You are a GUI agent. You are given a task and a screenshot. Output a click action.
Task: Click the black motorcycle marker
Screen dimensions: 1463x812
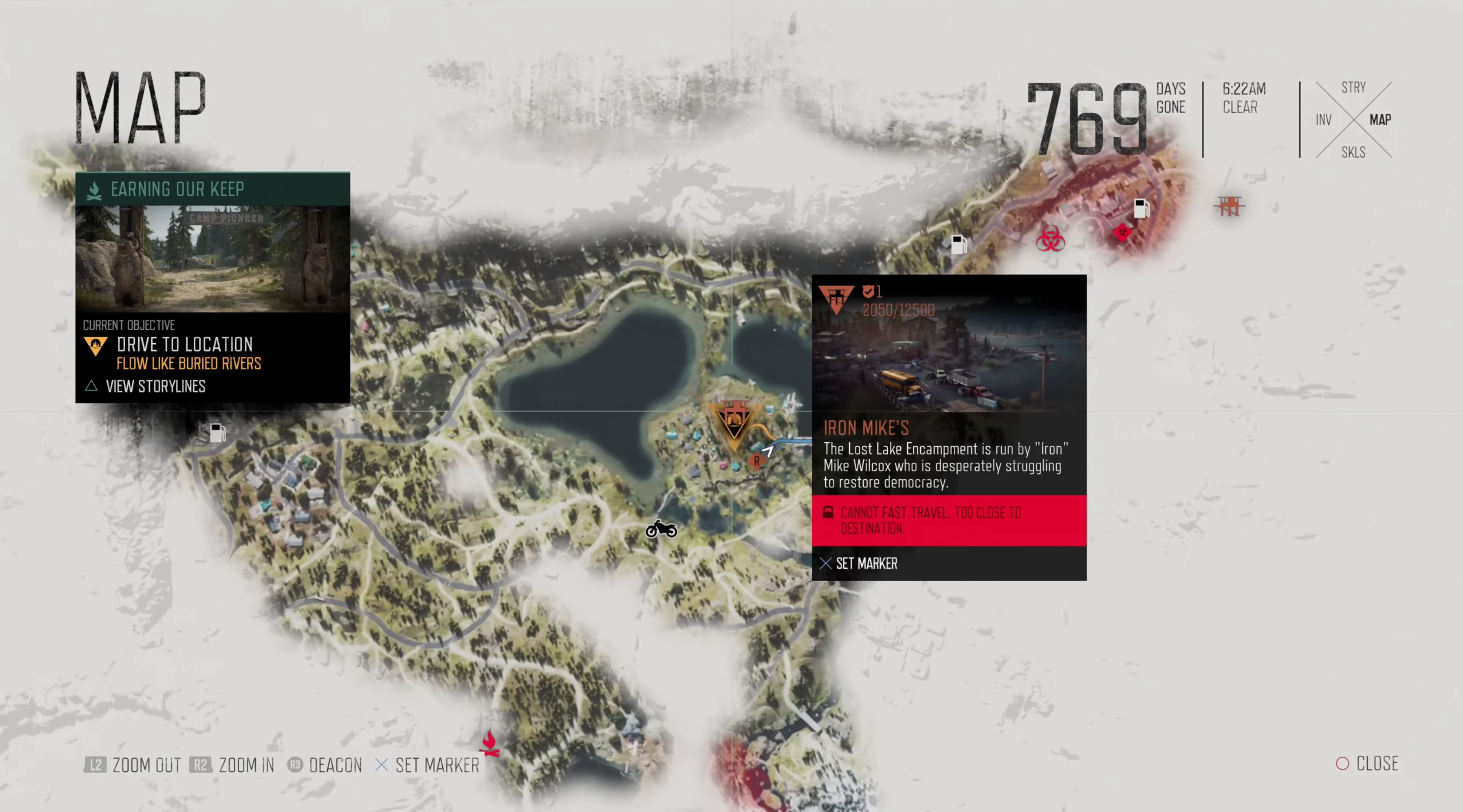point(661,529)
